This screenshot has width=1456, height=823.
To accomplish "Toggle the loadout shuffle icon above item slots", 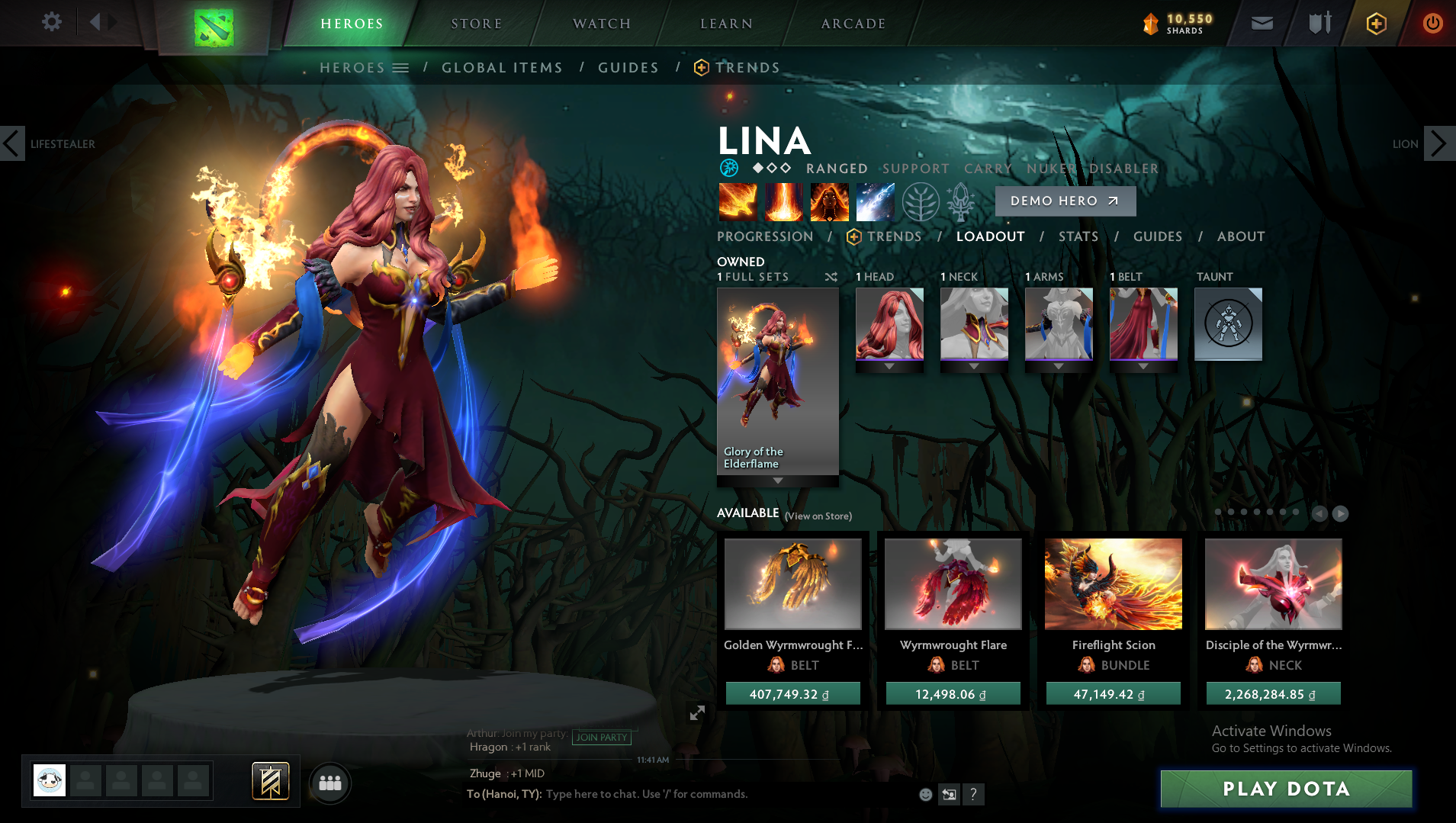I will (831, 277).
